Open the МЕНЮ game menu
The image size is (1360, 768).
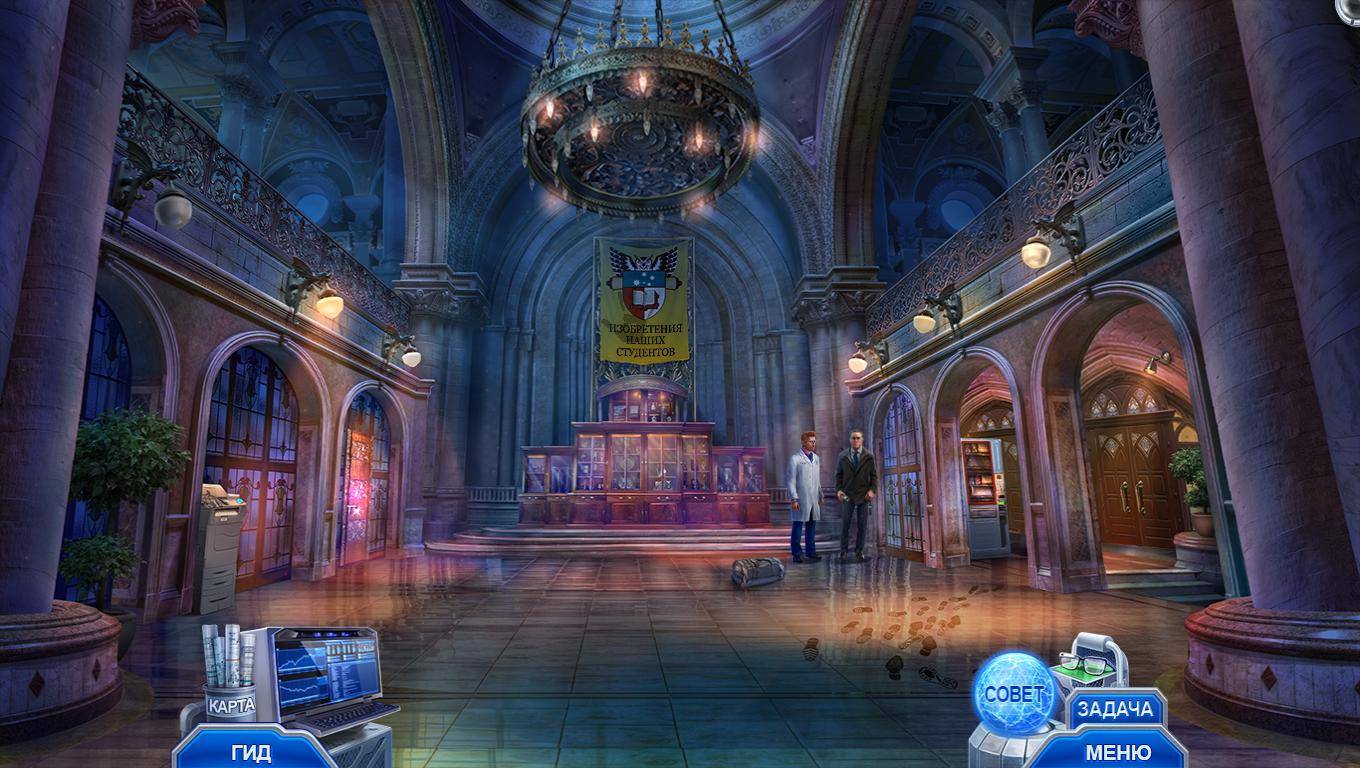(x=1117, y=752)
